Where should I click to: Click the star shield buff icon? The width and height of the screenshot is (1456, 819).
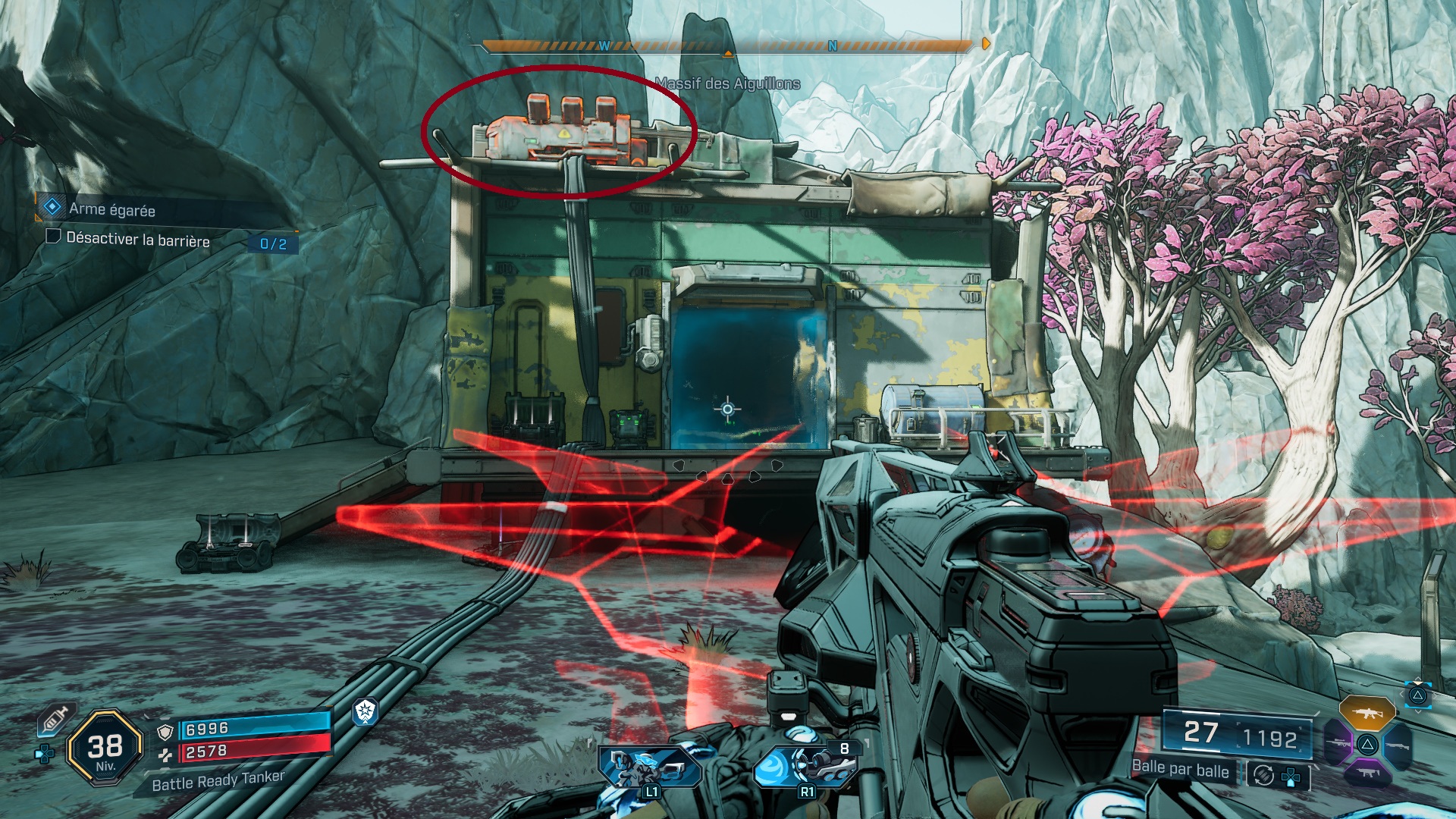click(366, 711)
